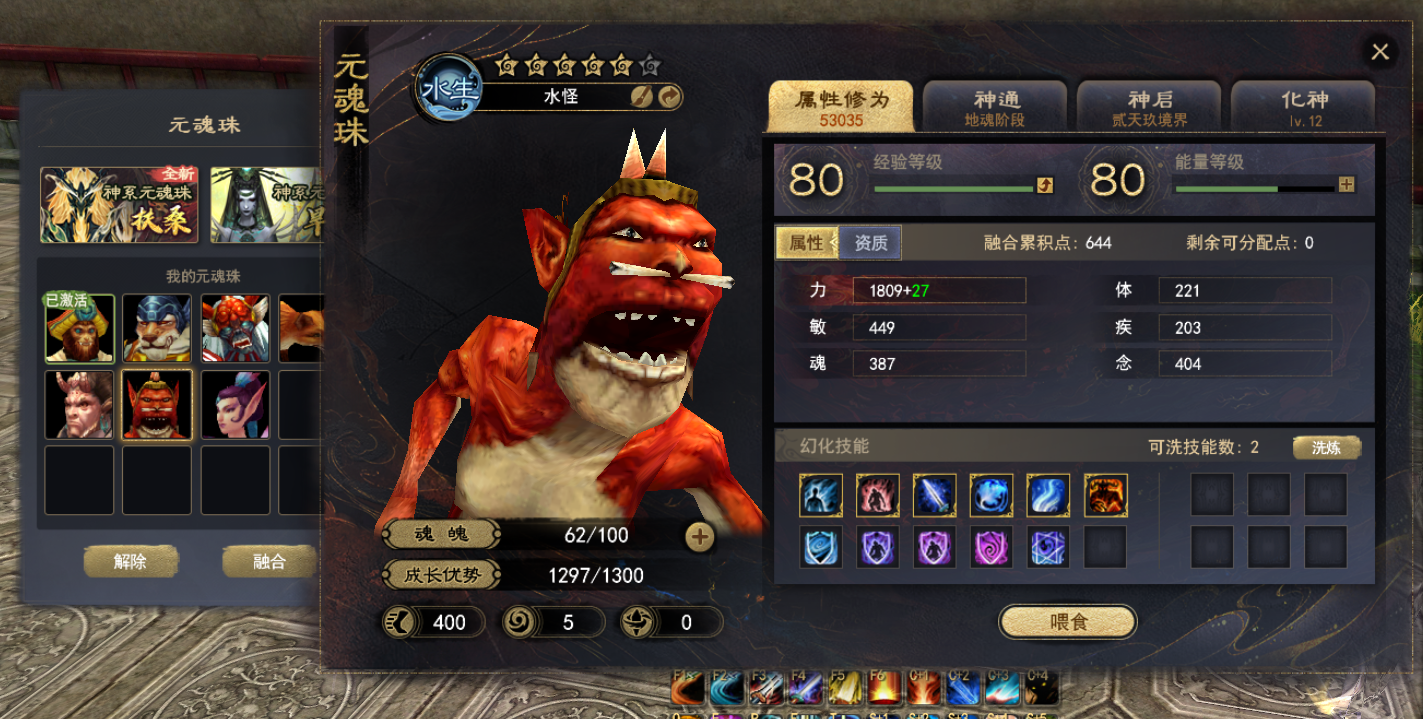
Task: Click the 解除 button
Action: point(130,562)
